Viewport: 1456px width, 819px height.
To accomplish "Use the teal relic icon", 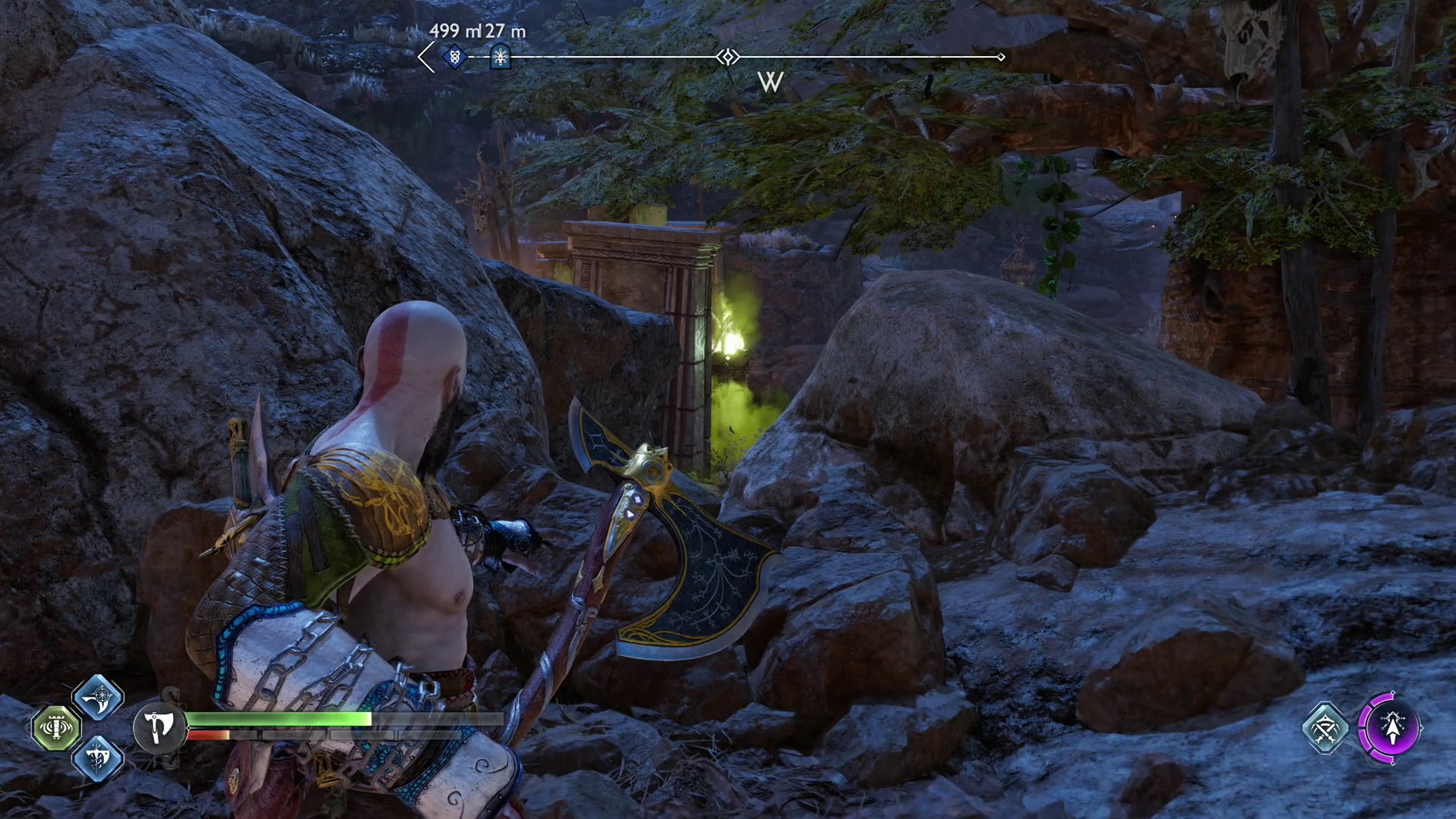I will click(x=1325, y=728).
